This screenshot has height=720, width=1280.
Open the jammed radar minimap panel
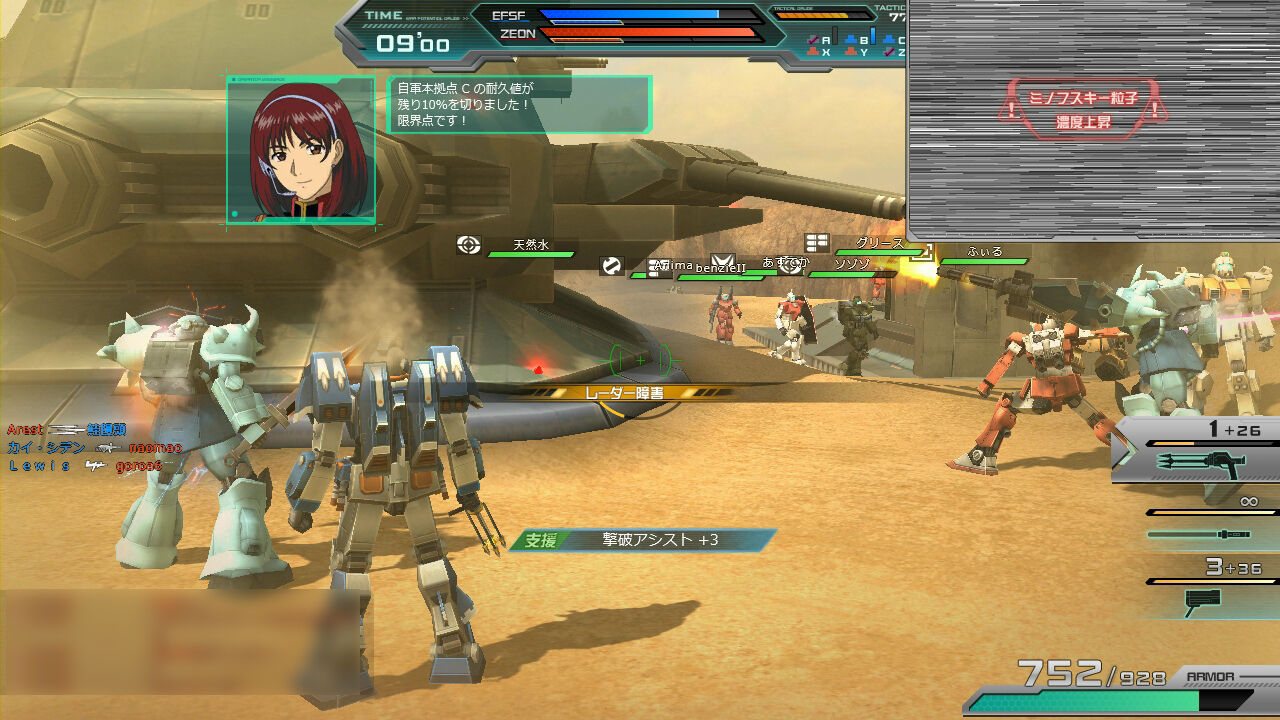(1094, 120)
